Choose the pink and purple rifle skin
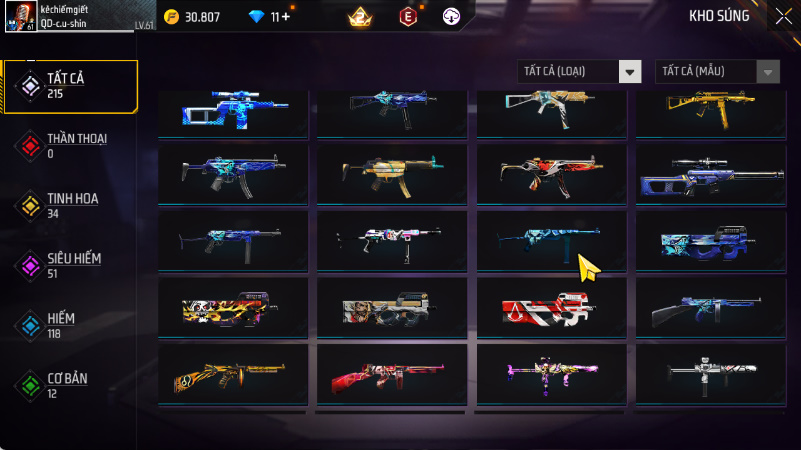This screenshot has width=801, height=450. [x=552, y=374]
